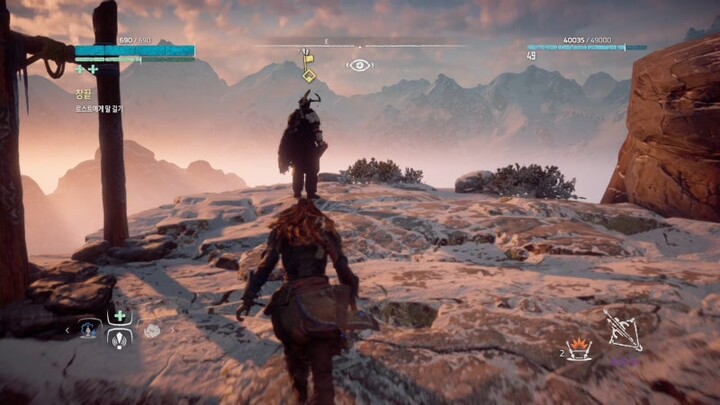Cycle items with the right arrow
This screenshot has width=720, height=405.
172,329
